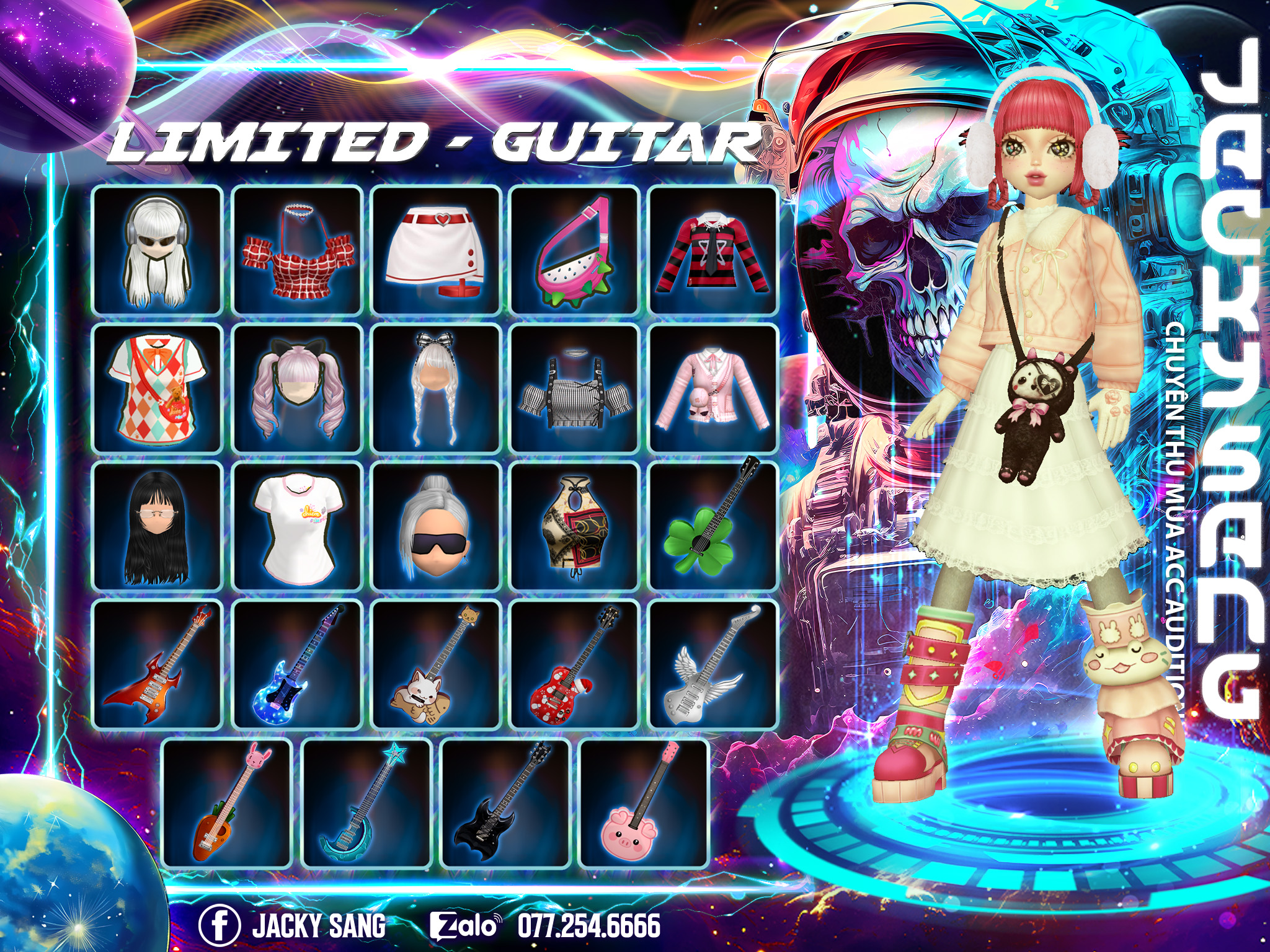Image resolution: width=1270 pixels, height=952 pixels.
Task: Select the long black hair with glasses
Action: pos(158,527)
